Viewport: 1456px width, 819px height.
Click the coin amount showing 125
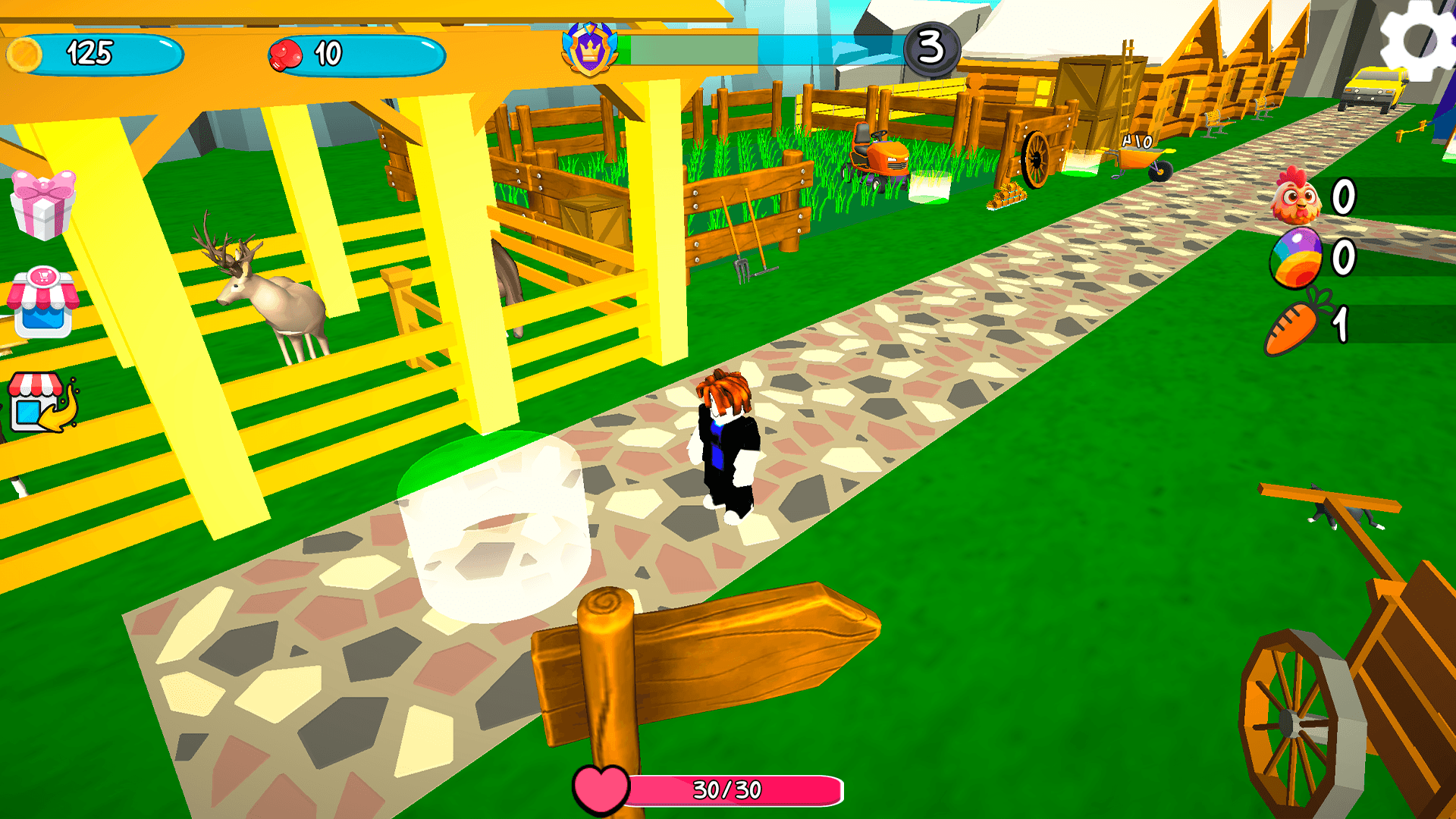pos(89,53)
